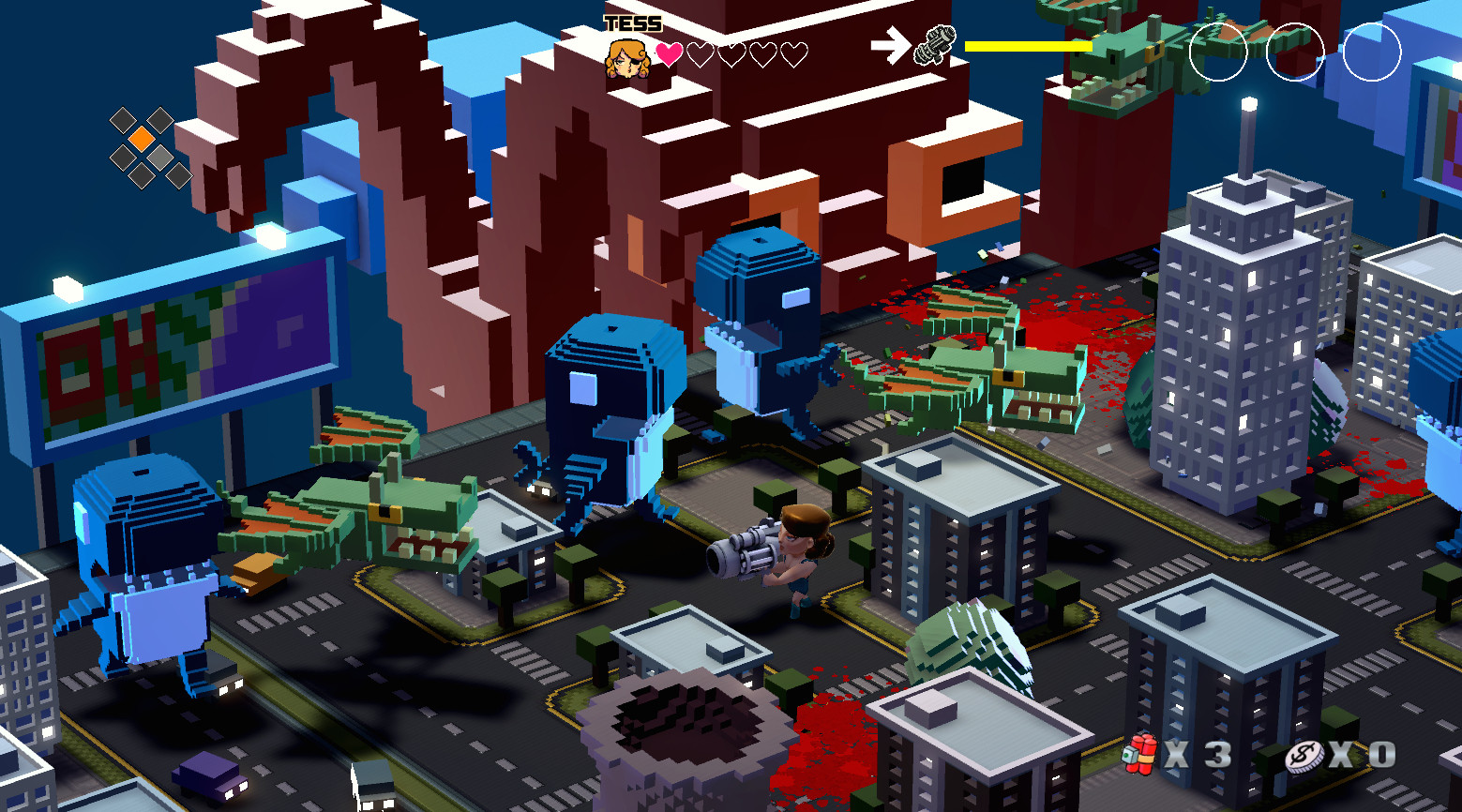The height and width of the screenshot is (812, 1462).
Task: Toggle the rightmost circle slot at top right
Action: 1372,53
